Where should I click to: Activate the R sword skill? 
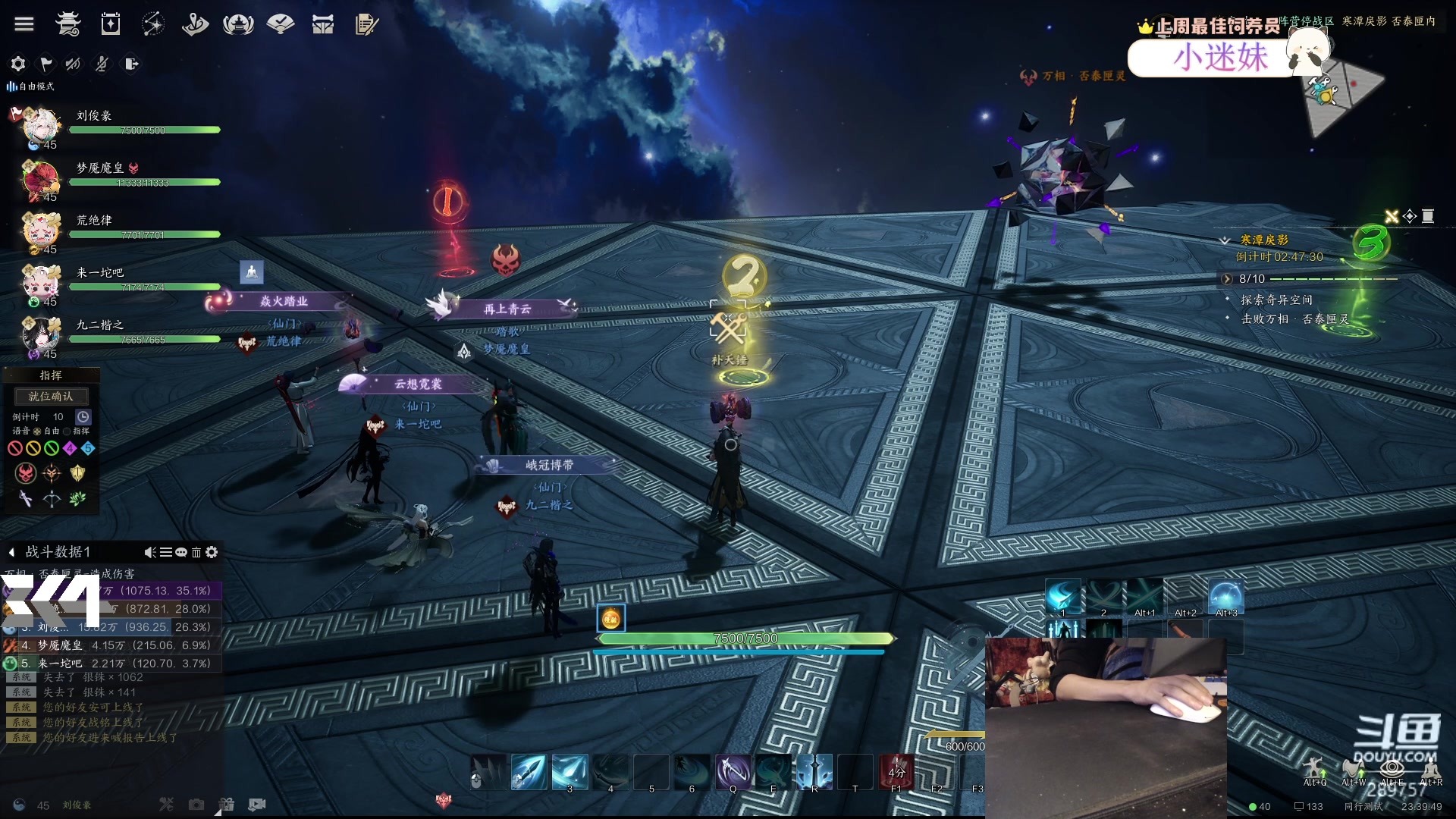(814, 772)
